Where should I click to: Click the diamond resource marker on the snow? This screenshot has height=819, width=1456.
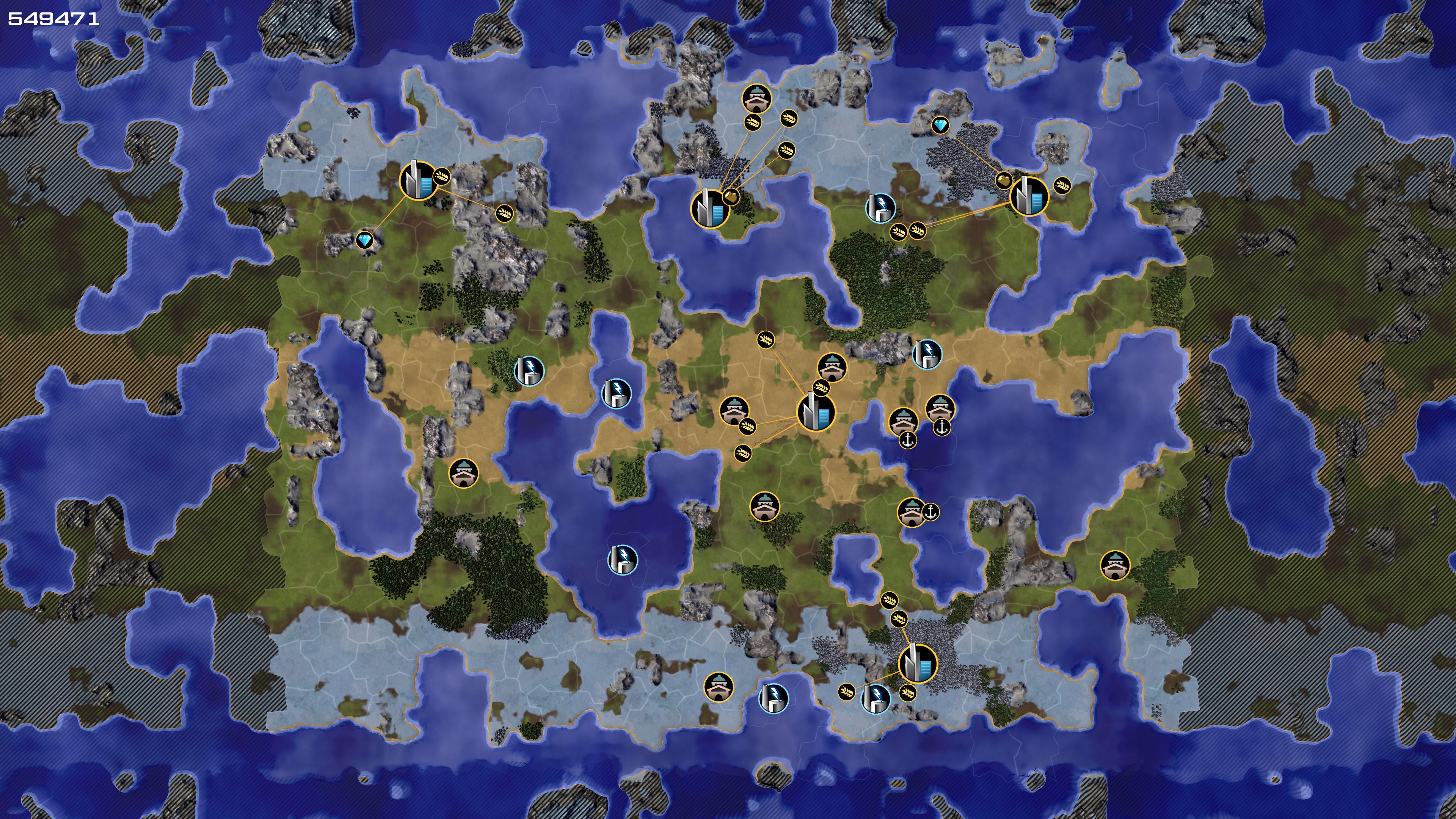(x=940, y=125)
